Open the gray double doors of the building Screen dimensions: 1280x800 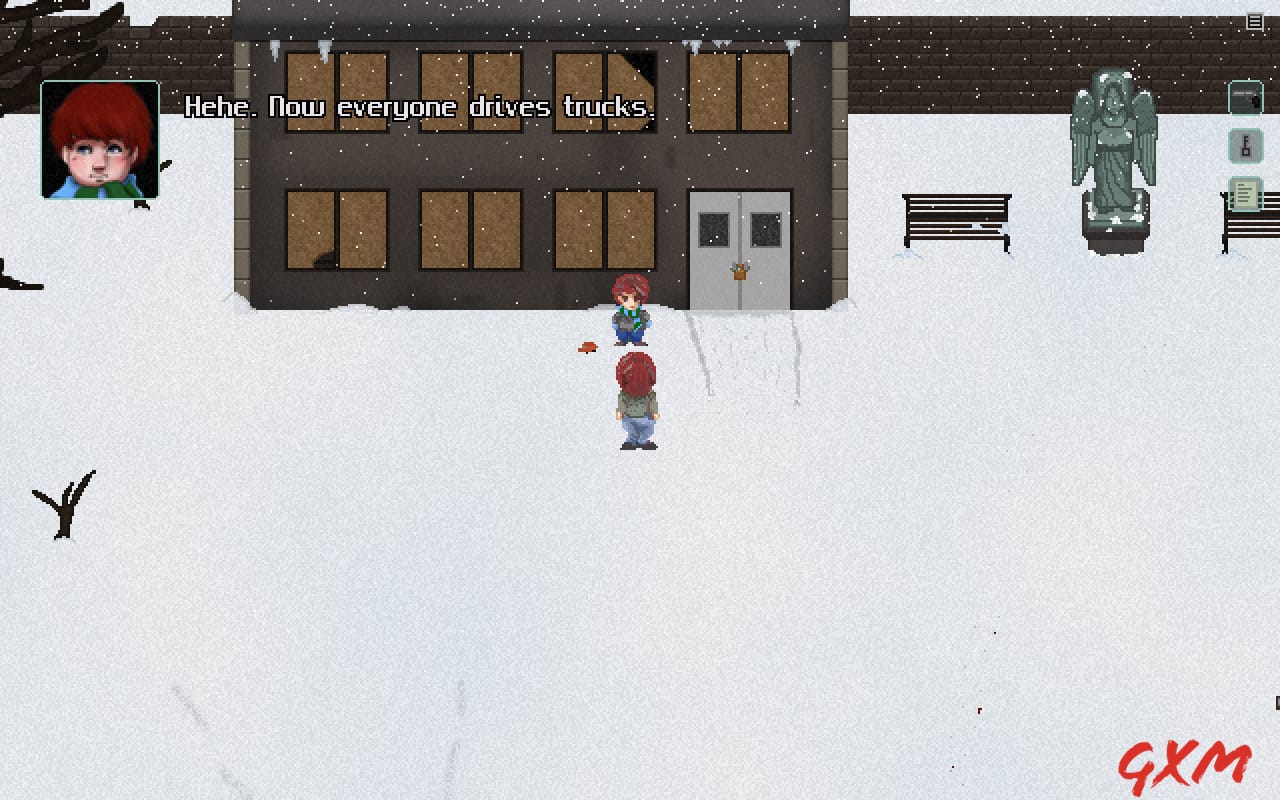click(x=738, y=240)
